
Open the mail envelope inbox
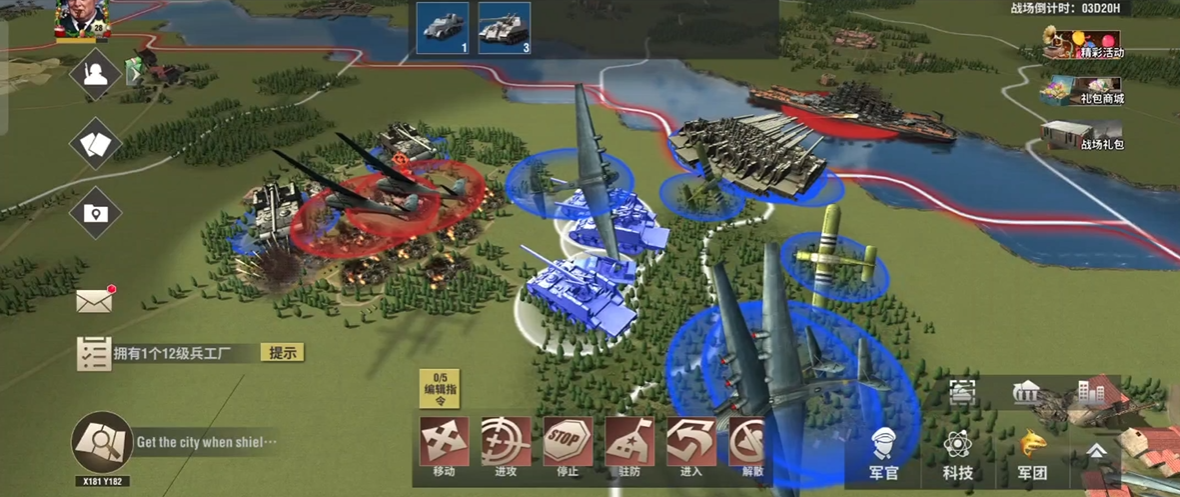click(95, 299)
